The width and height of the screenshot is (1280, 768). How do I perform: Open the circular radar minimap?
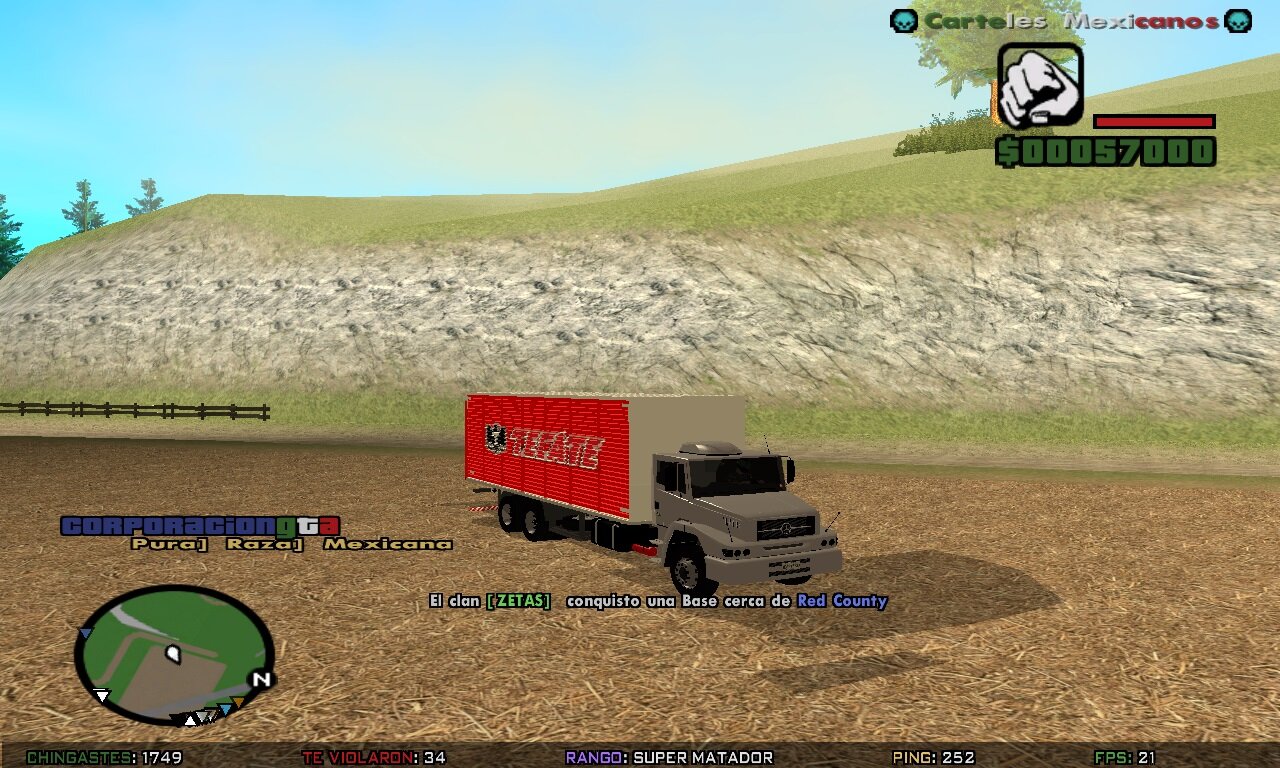click(173, 654)
